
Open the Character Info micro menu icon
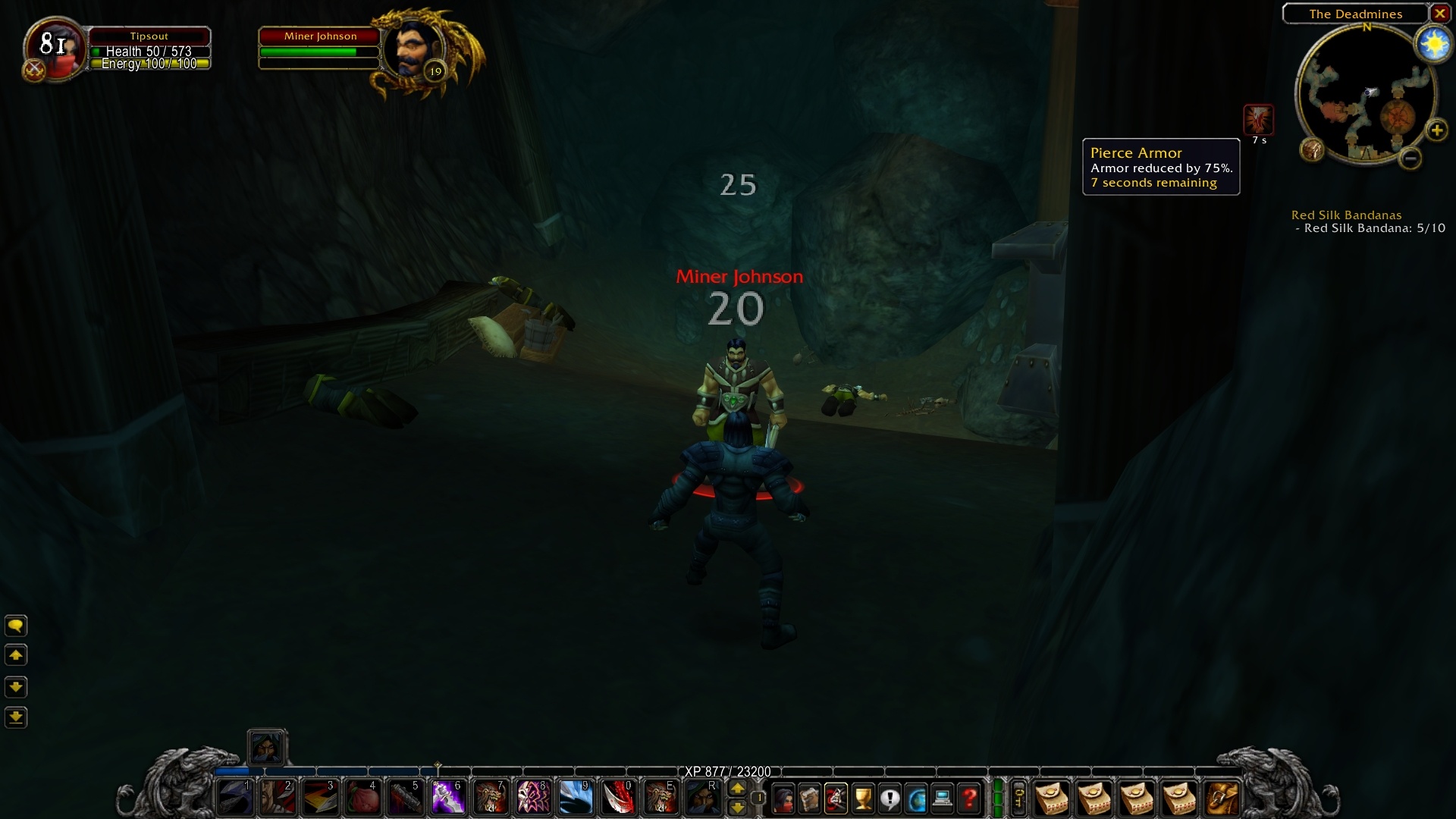[x=783, y=799]
